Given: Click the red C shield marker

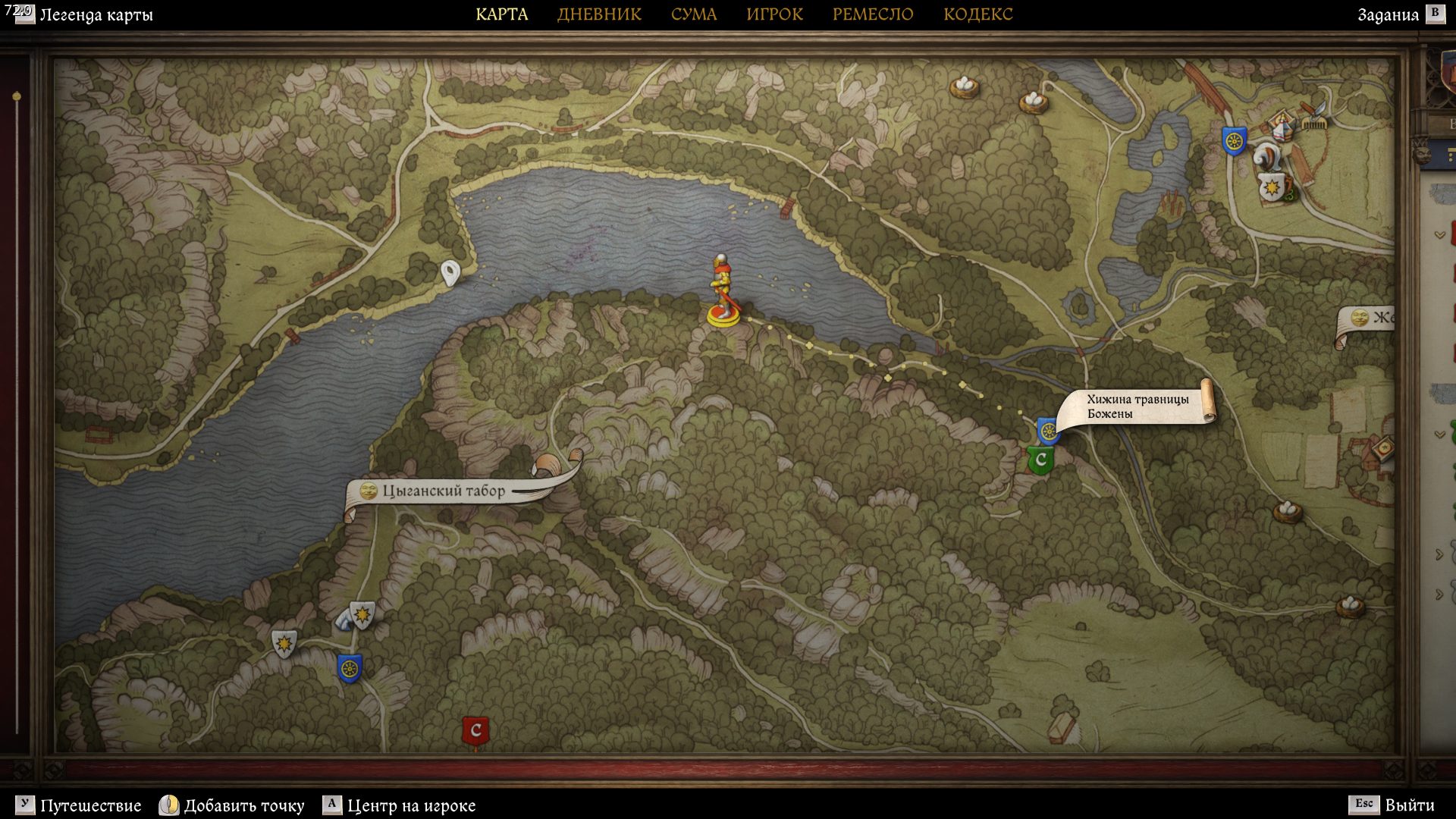Looking at the screenshot, I should 475,731.
